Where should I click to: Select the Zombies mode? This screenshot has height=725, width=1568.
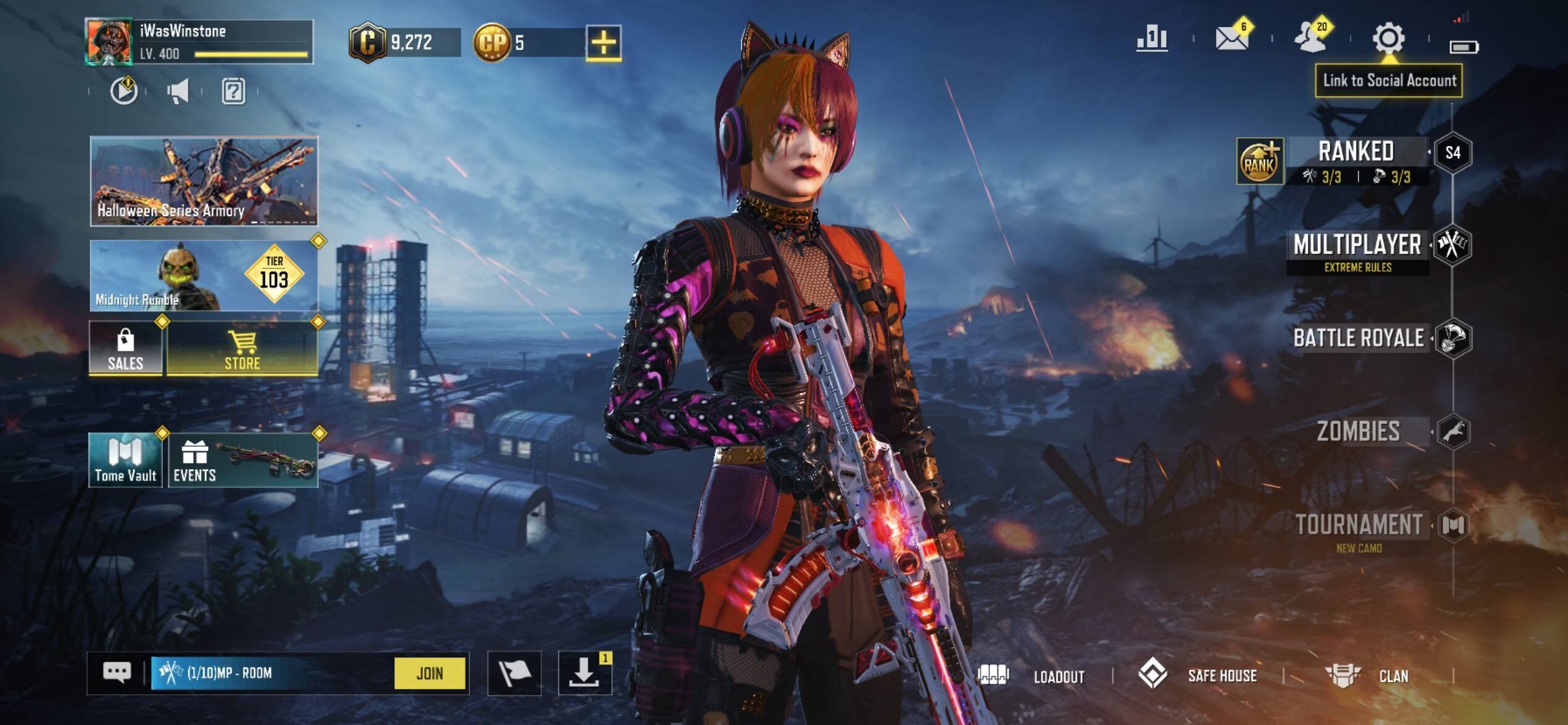pyautogui.click(x=1359, y=431)
